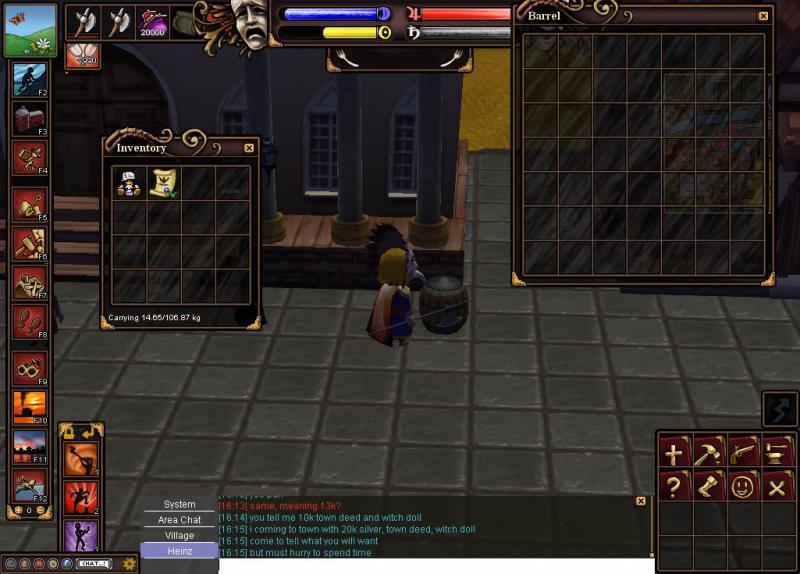Switch to the Village chat channel
This screenshot has height=574, width=800.
click(x=180, y=535)
